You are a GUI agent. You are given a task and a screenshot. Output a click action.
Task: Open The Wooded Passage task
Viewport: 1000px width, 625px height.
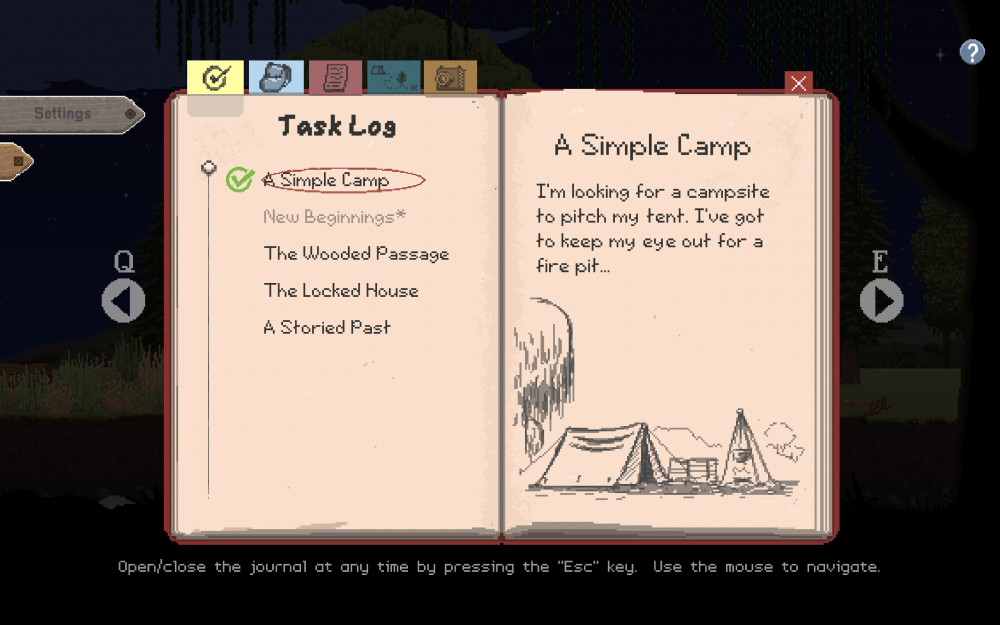click(x=356, y=254)
